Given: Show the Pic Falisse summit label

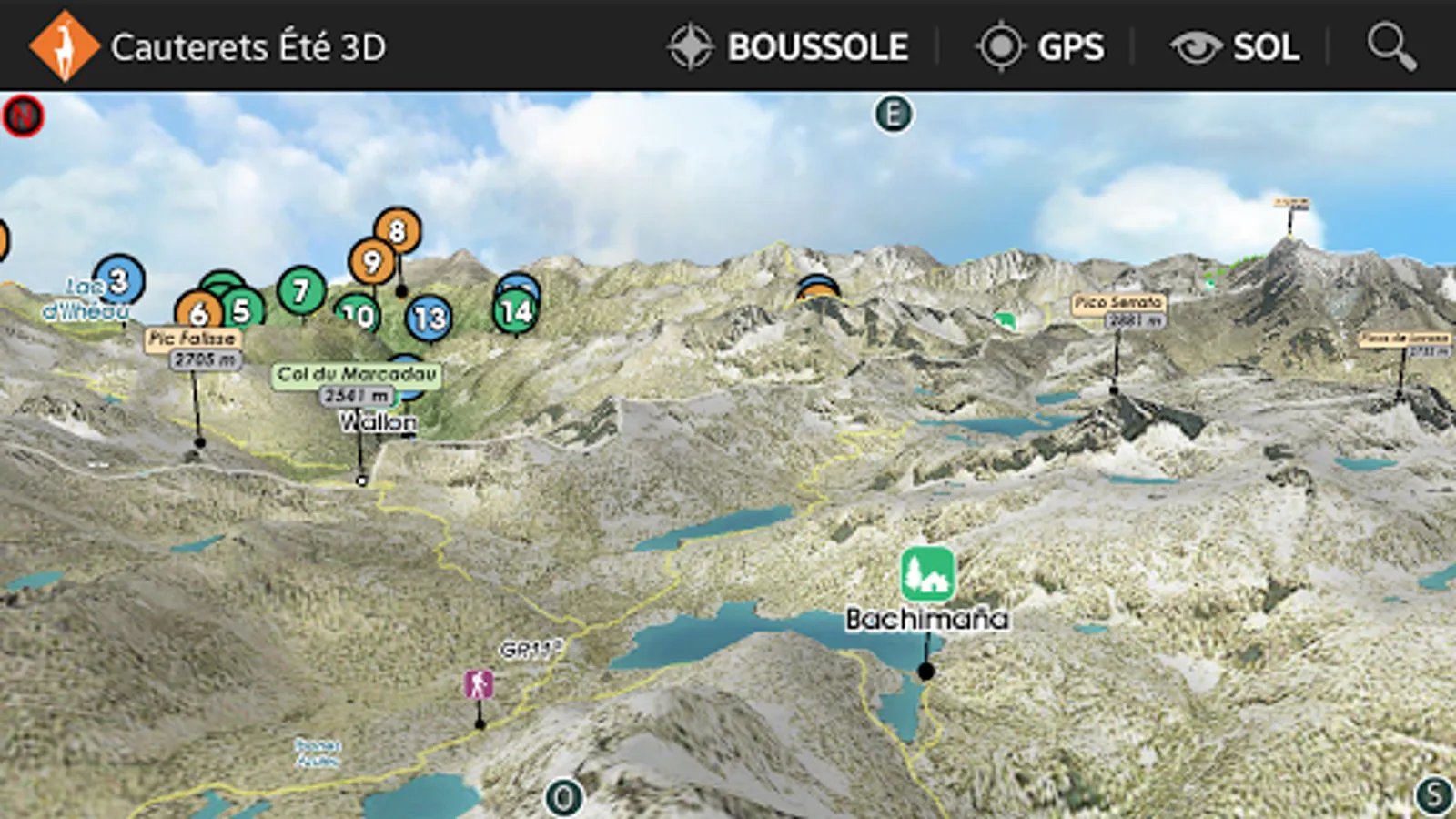Looking at the screenshot, I should pos(192,339).
